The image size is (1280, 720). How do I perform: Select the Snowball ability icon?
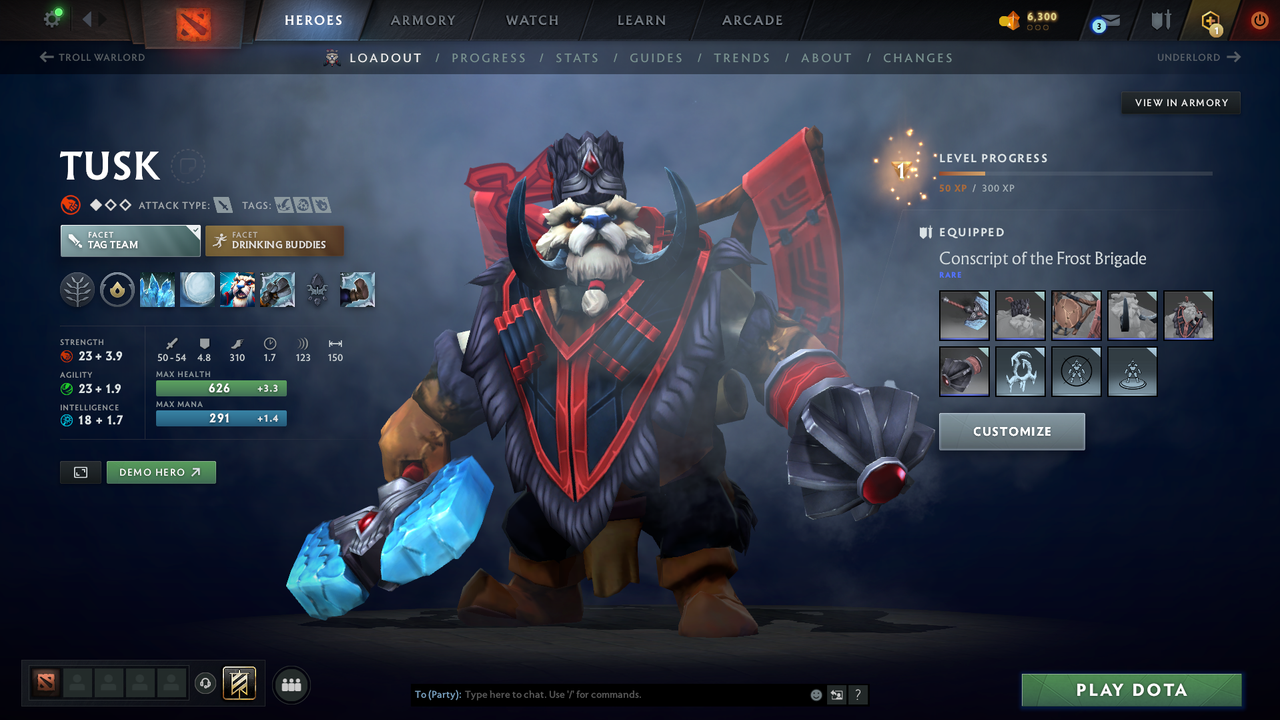(x=197, y=290)
